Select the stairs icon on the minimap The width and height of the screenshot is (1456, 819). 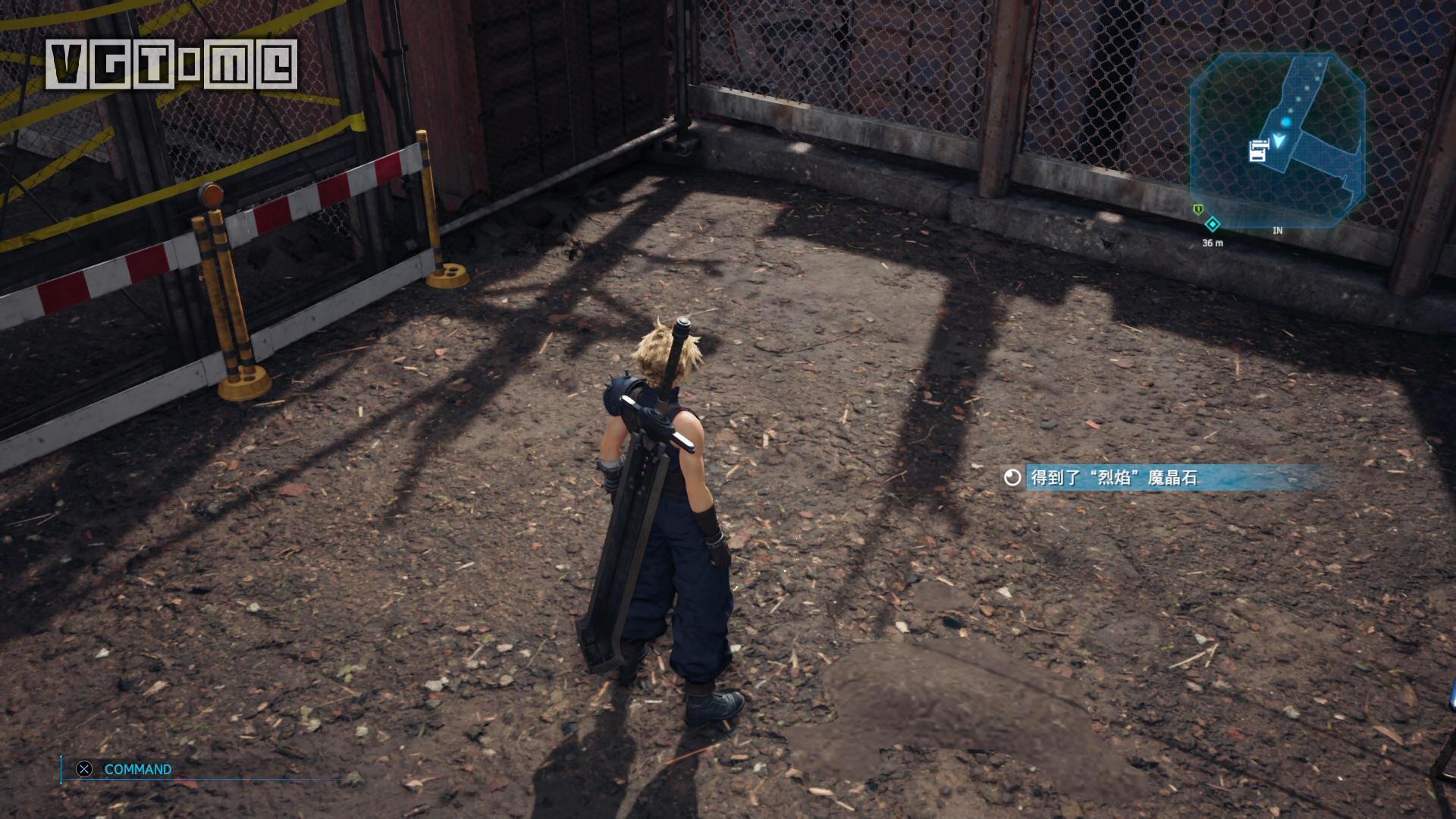[1258, 151]
